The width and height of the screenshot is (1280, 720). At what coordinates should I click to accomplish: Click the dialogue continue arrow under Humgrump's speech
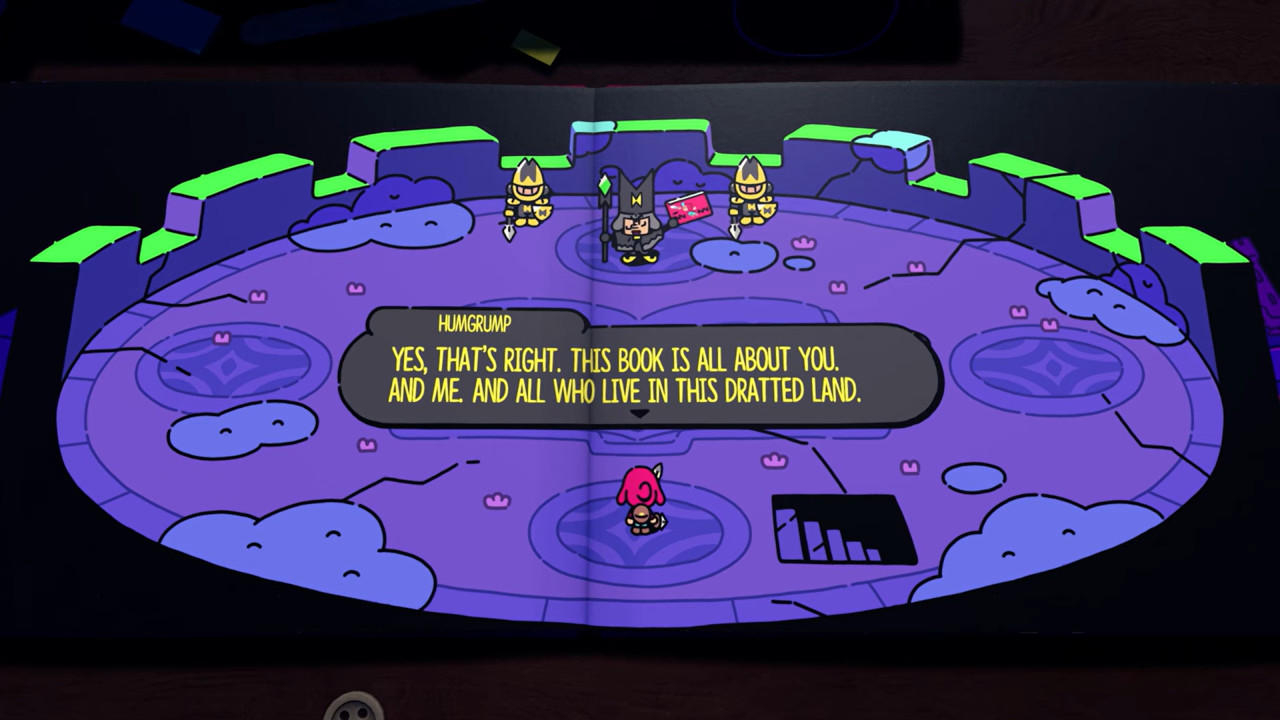tap(640, 412)
